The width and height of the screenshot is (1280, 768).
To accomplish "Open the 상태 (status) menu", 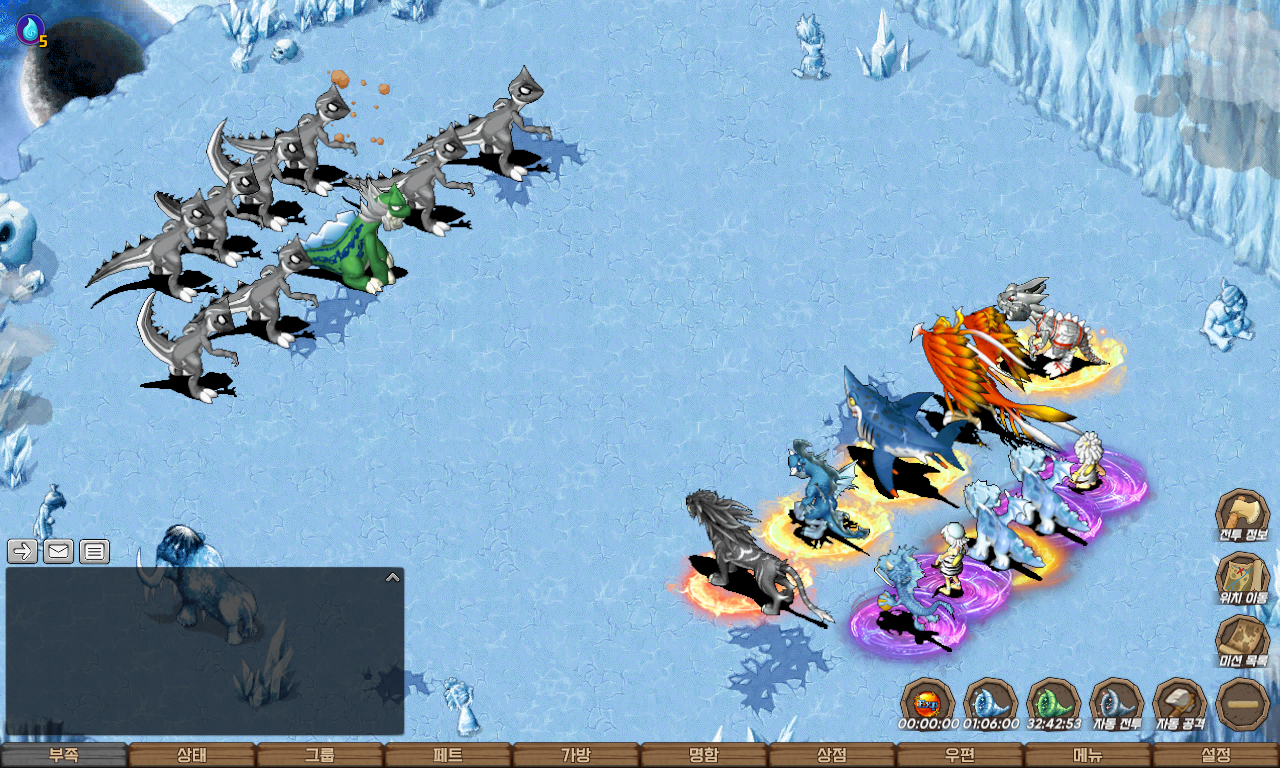I will [x=192, y=755].
